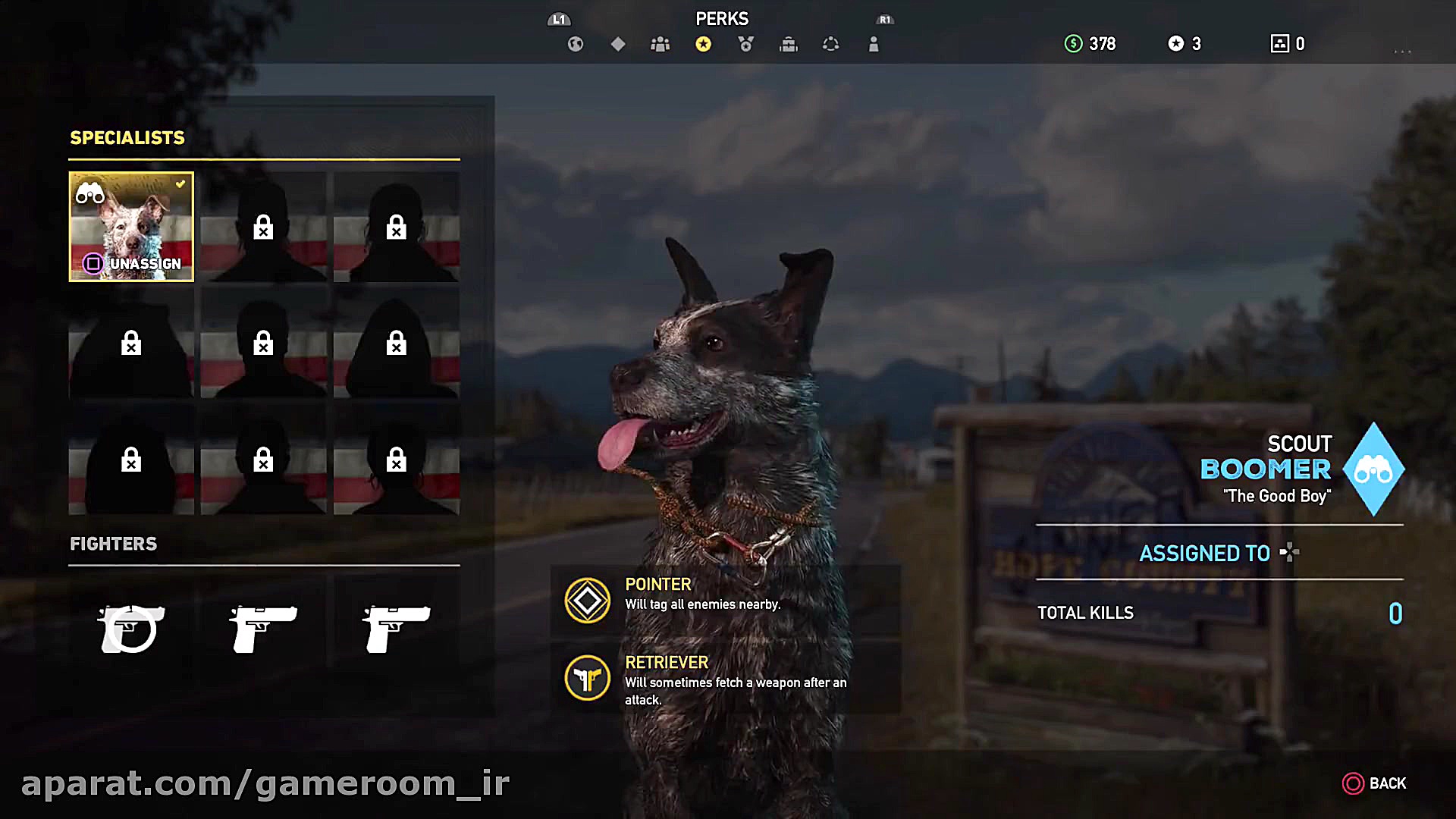Open the Challenges medal icon
The height and width of the screenshot is (819, 1456).
(745, 44)
